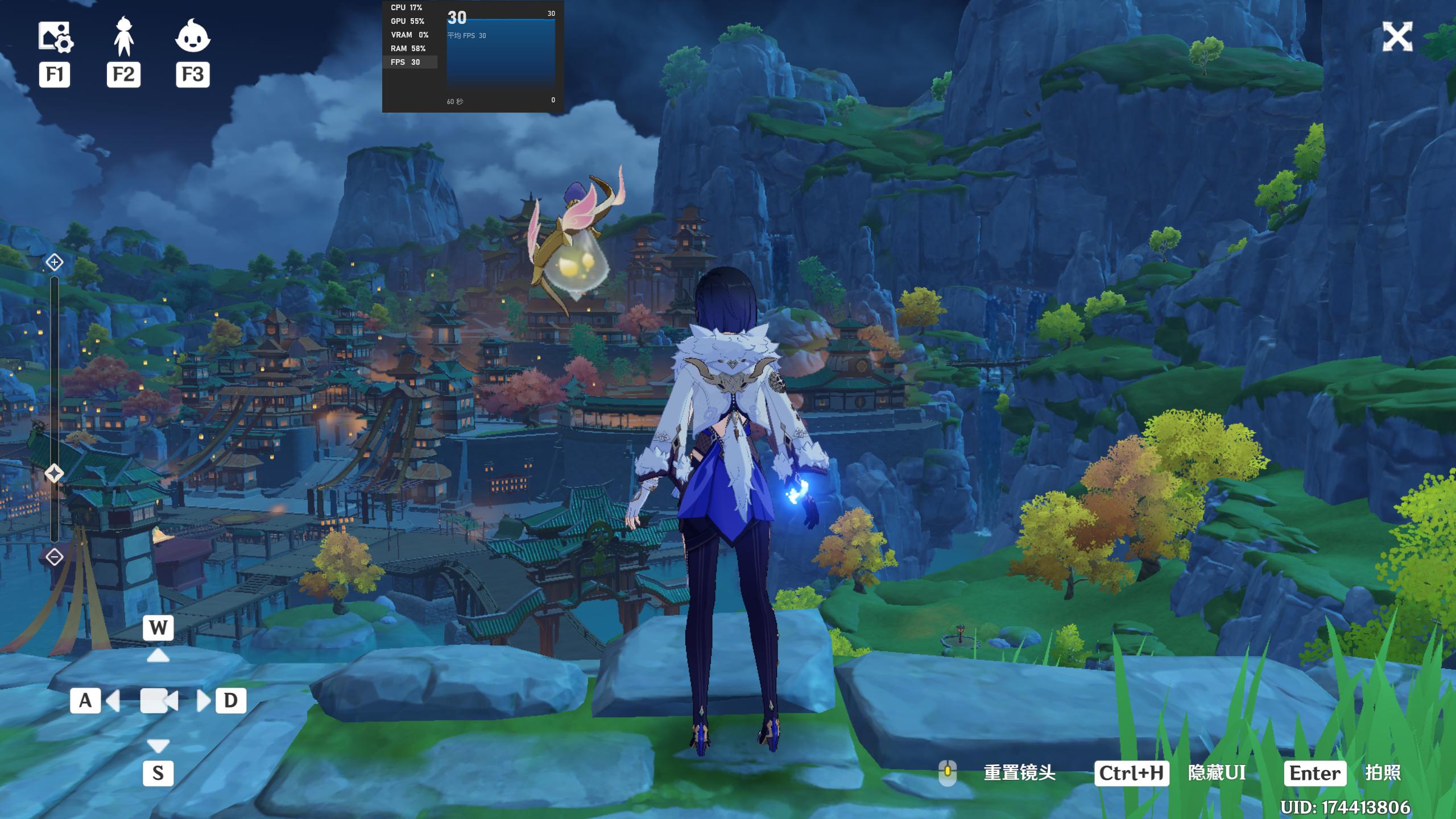
Task: Close the photo mode with the X
Action: [1397, 37]
